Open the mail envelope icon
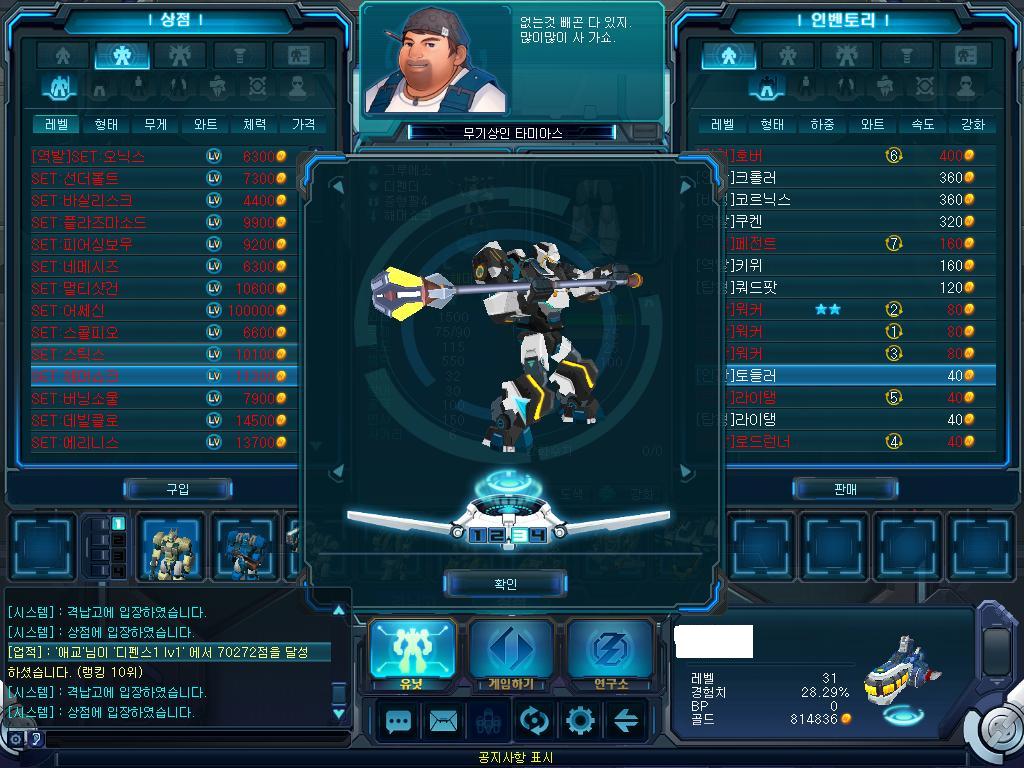 click(443, 721)
